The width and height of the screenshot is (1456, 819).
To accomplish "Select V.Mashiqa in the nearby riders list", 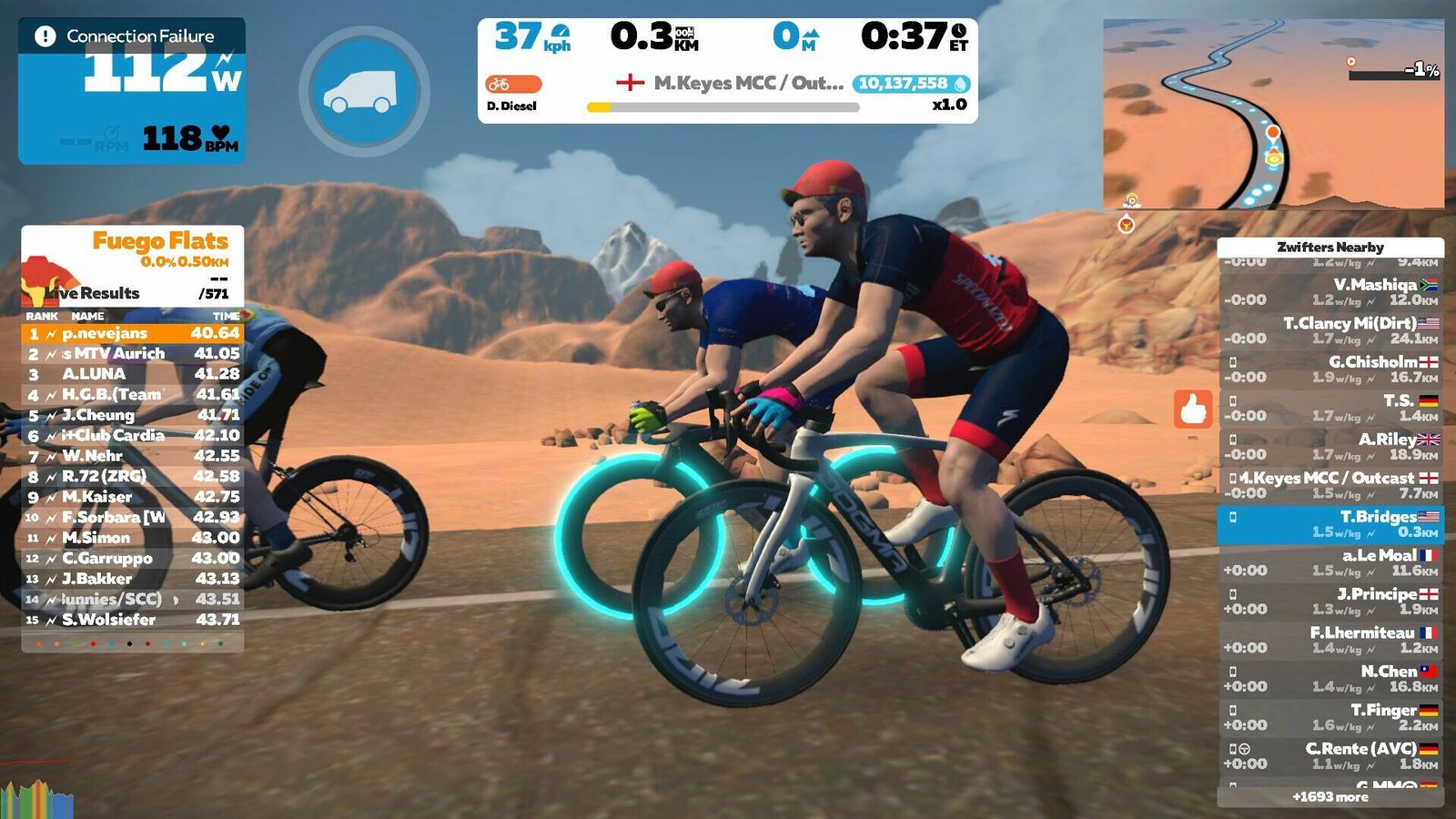I will 1330,292.
